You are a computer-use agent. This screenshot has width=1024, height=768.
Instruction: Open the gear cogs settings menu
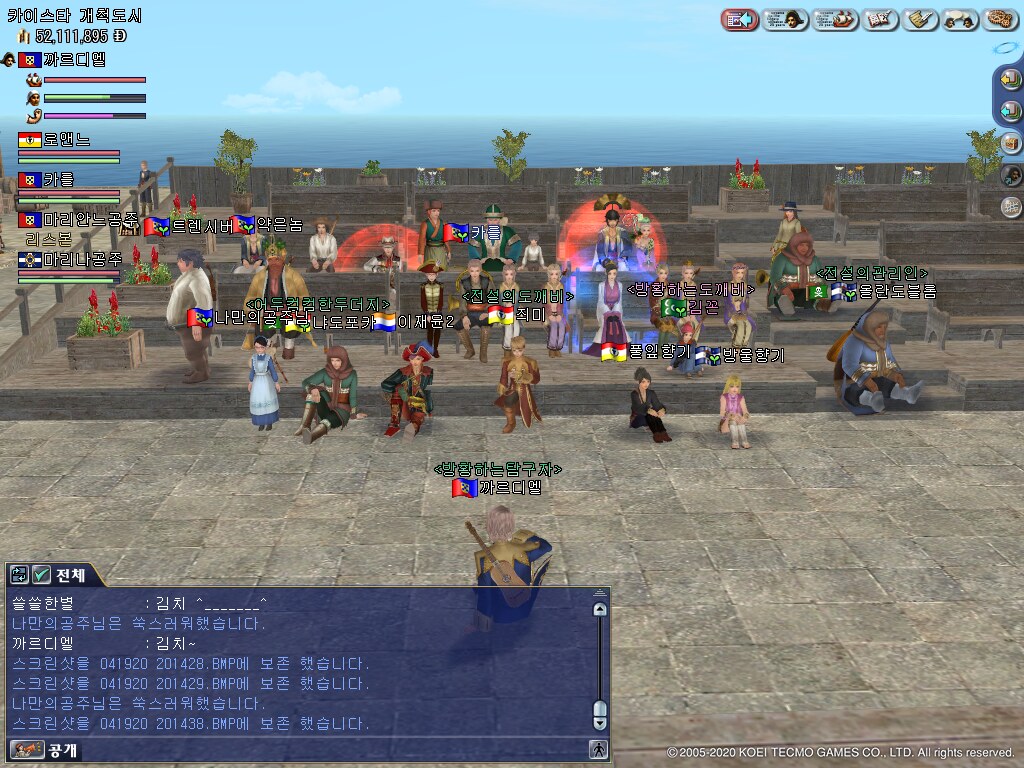coord(999,19)
